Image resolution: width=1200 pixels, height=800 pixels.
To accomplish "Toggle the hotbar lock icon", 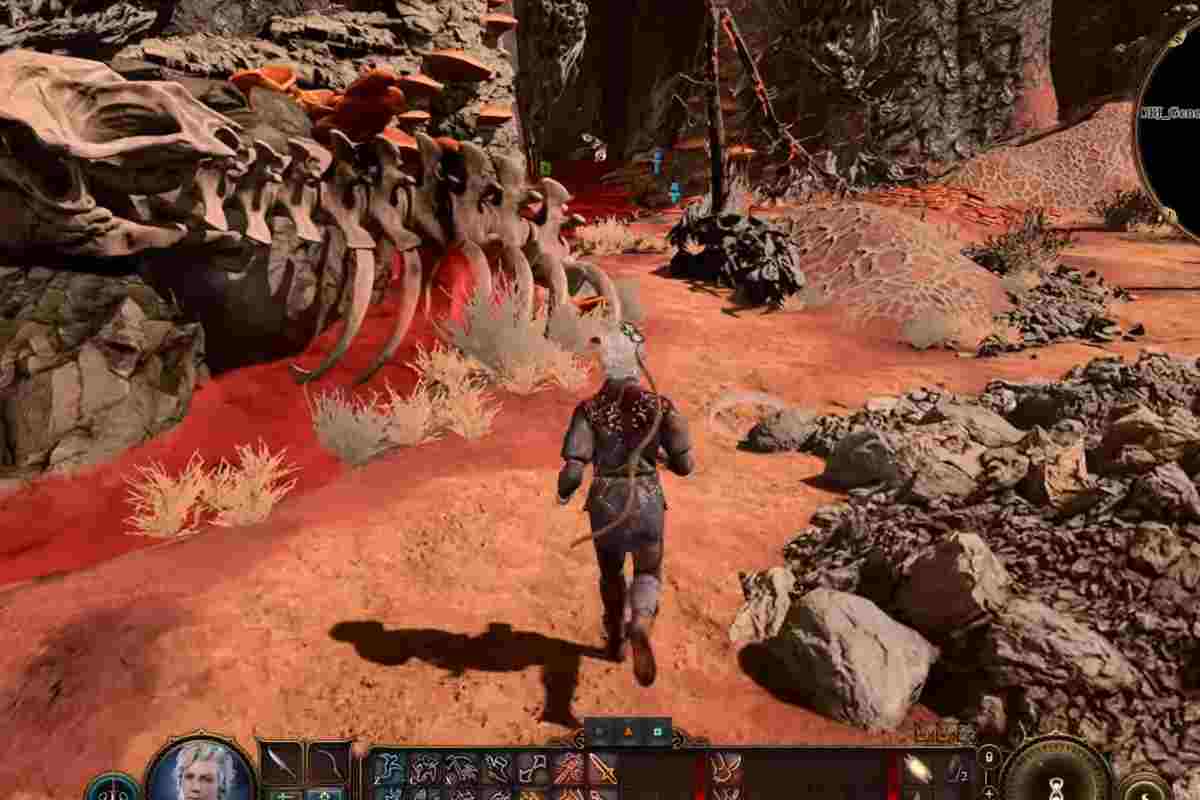I will [989, 758].
